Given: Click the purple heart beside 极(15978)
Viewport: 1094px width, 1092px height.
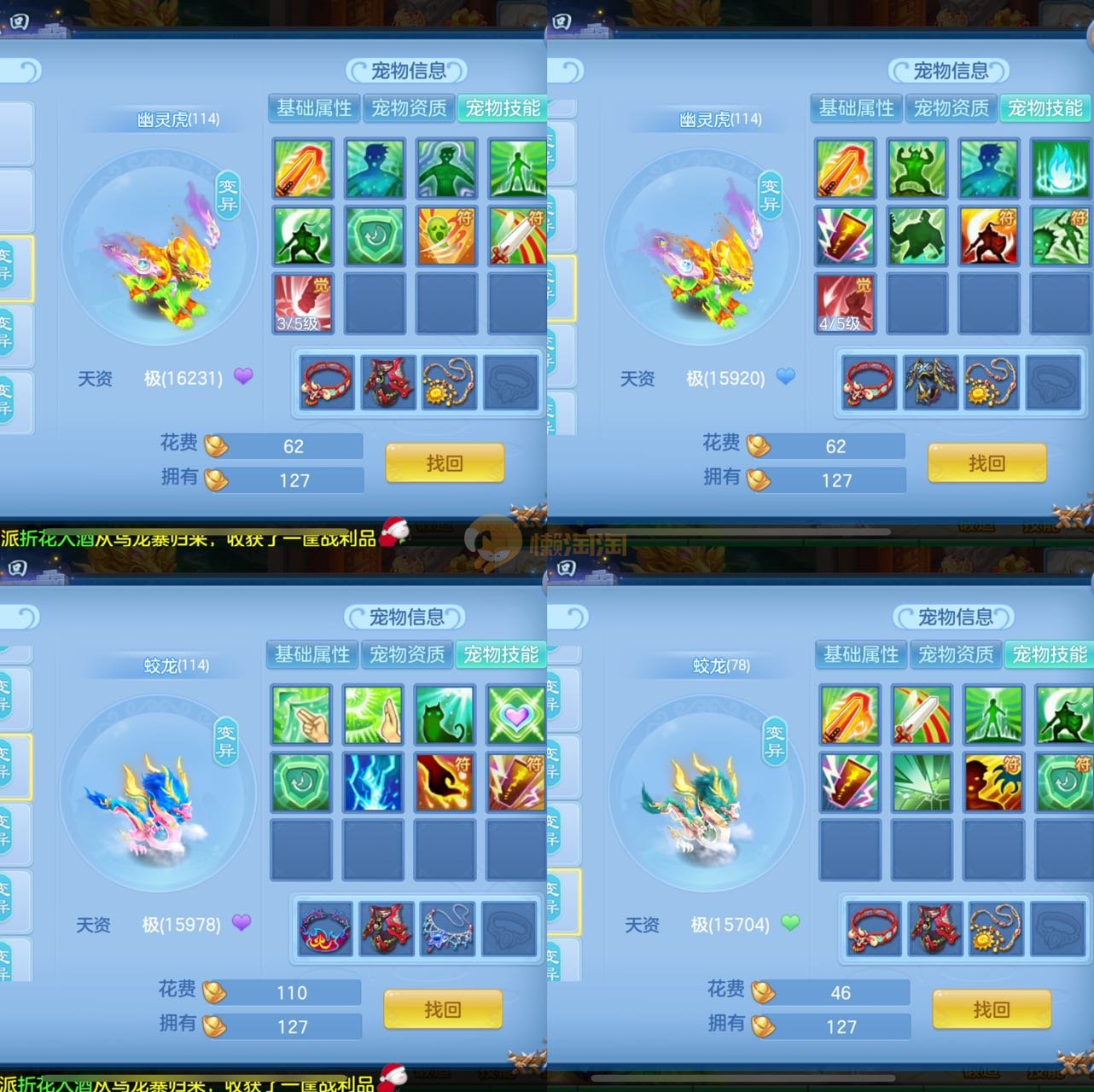Looking at the screenshot, I should coord(241,922).
